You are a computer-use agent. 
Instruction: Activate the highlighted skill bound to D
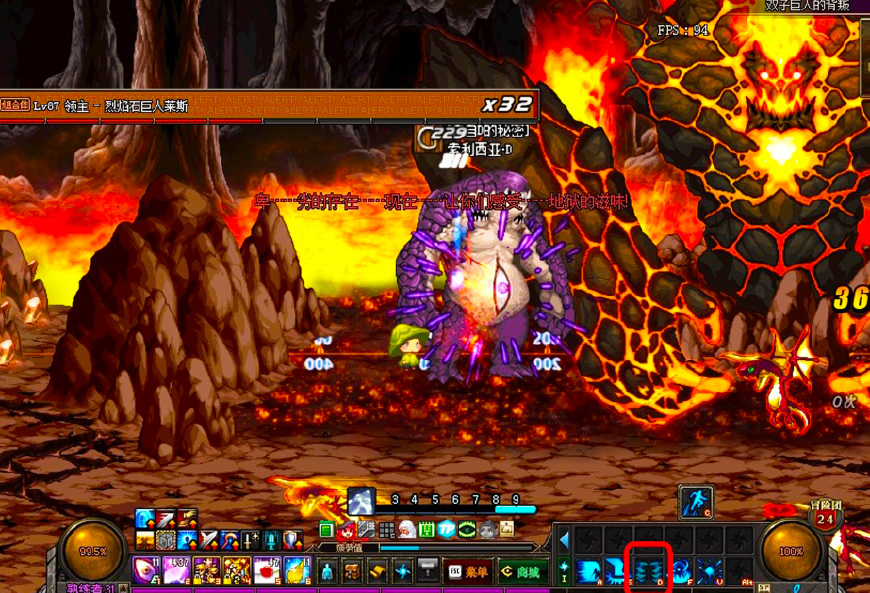(647, 571)
